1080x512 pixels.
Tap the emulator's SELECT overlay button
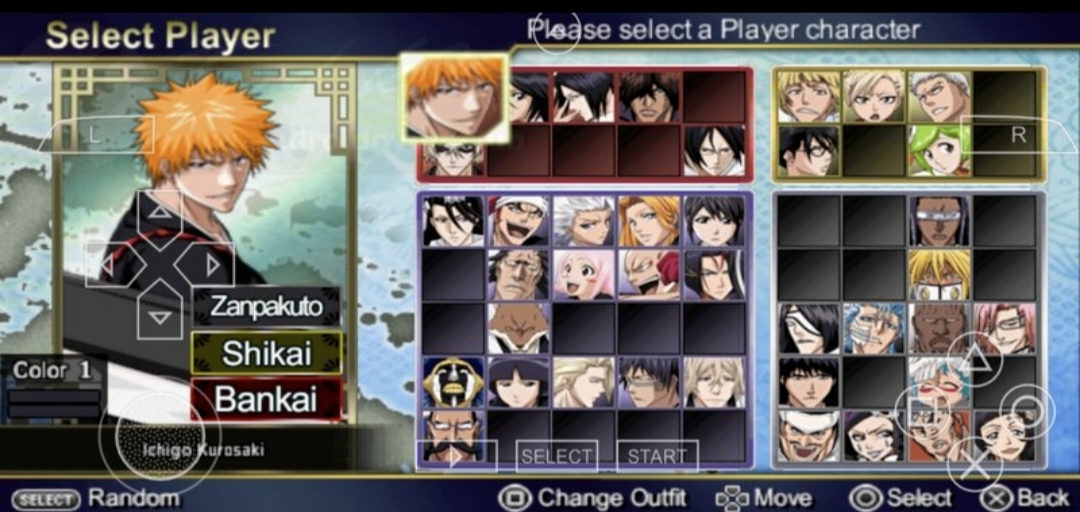[x=556, y=456]
